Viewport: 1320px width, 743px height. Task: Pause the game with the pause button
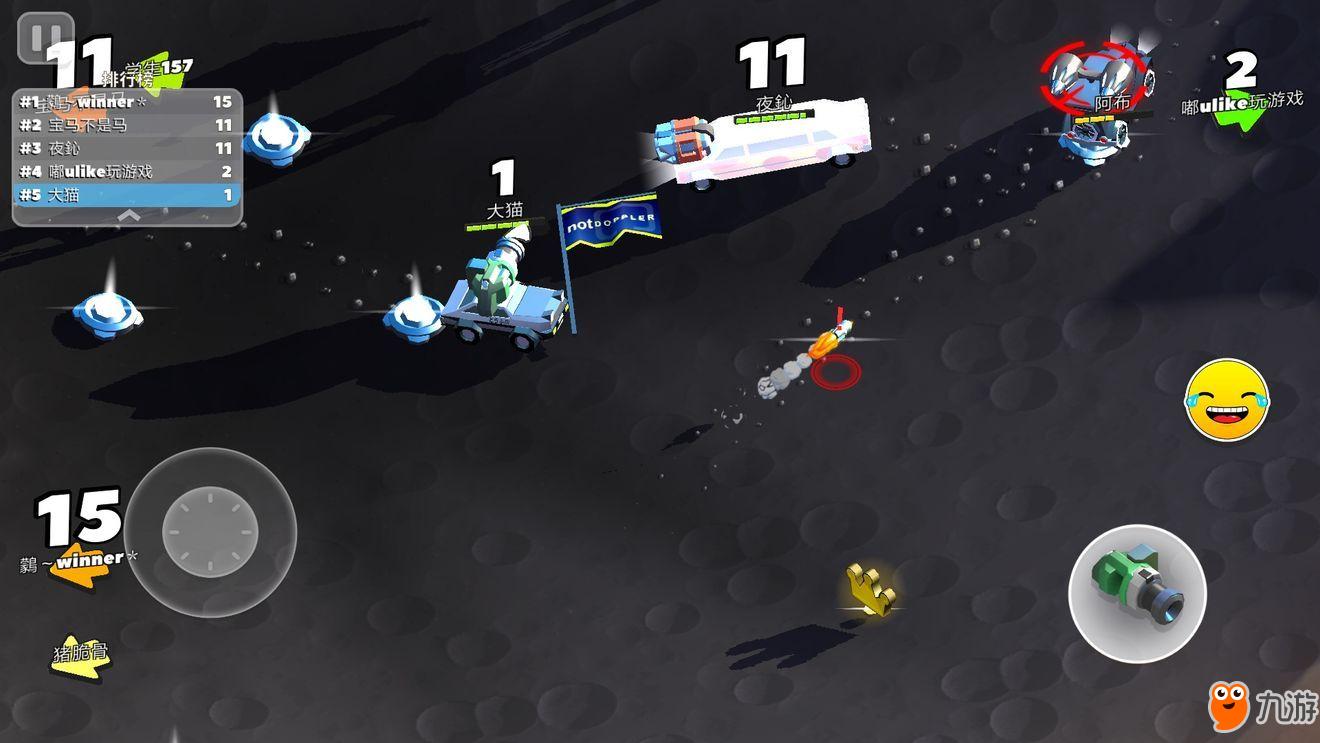click(45, 39)
